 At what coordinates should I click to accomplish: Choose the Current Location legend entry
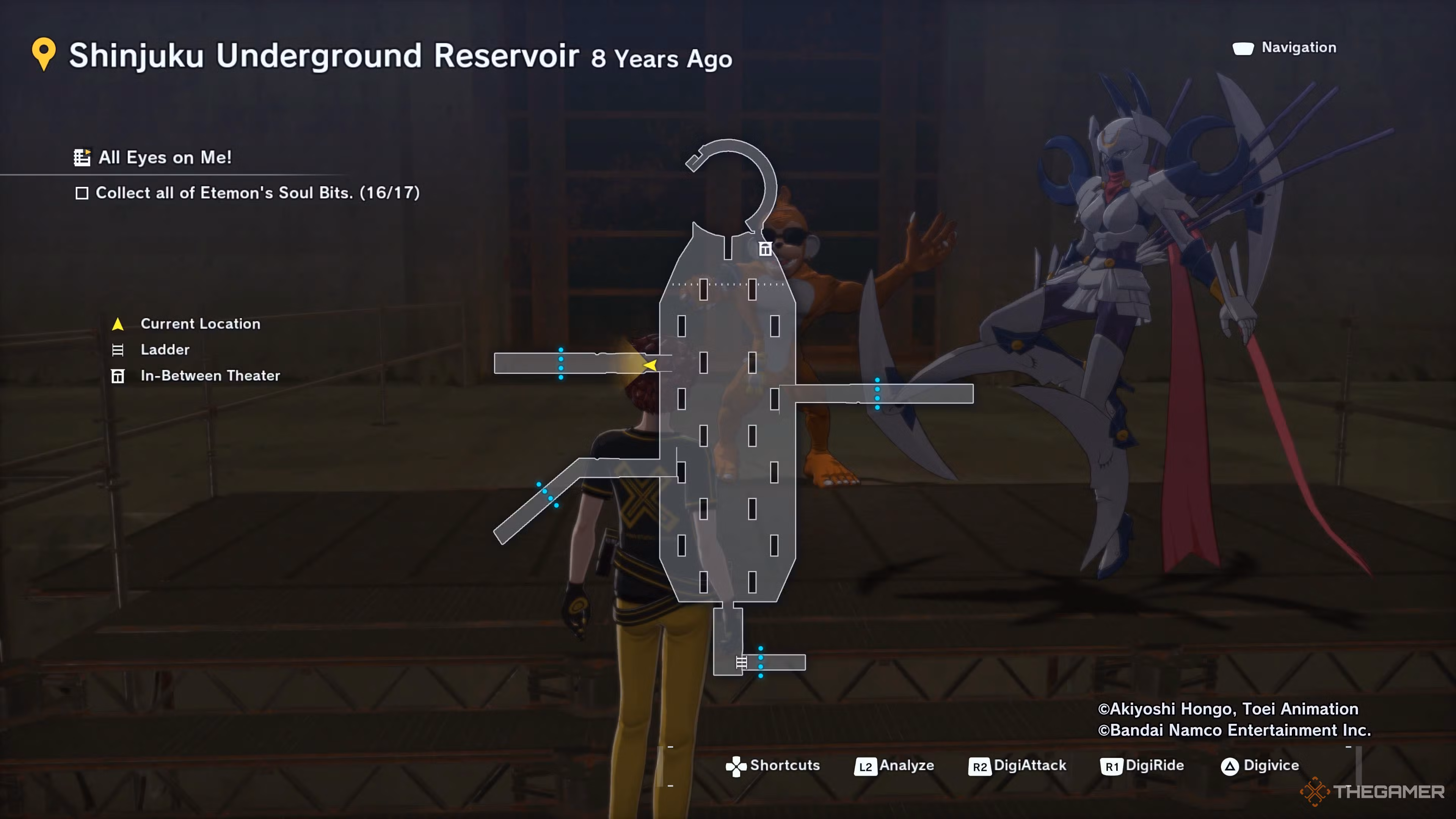coord(200,324)
